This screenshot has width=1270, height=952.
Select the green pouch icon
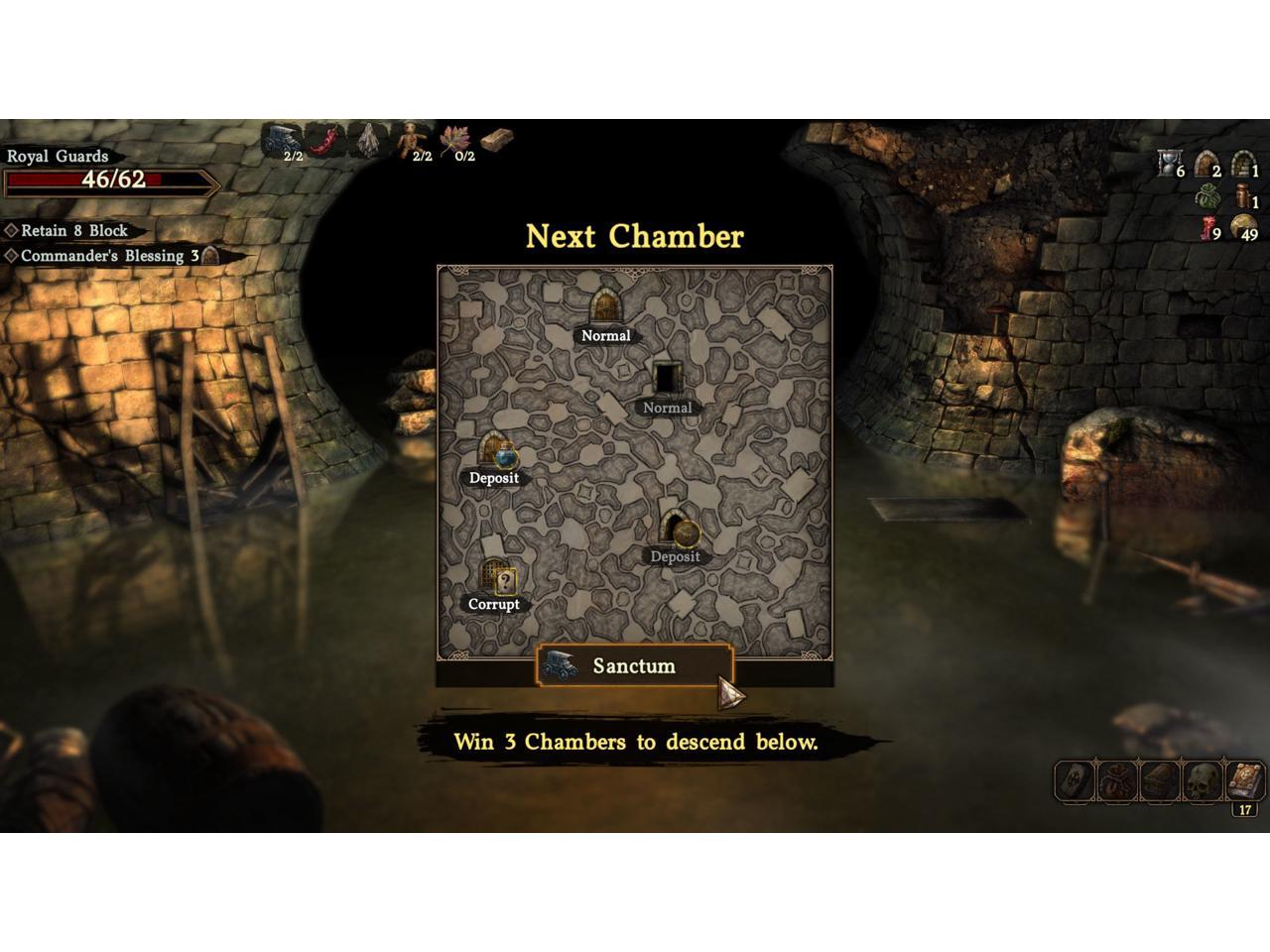pos(1206,196)
